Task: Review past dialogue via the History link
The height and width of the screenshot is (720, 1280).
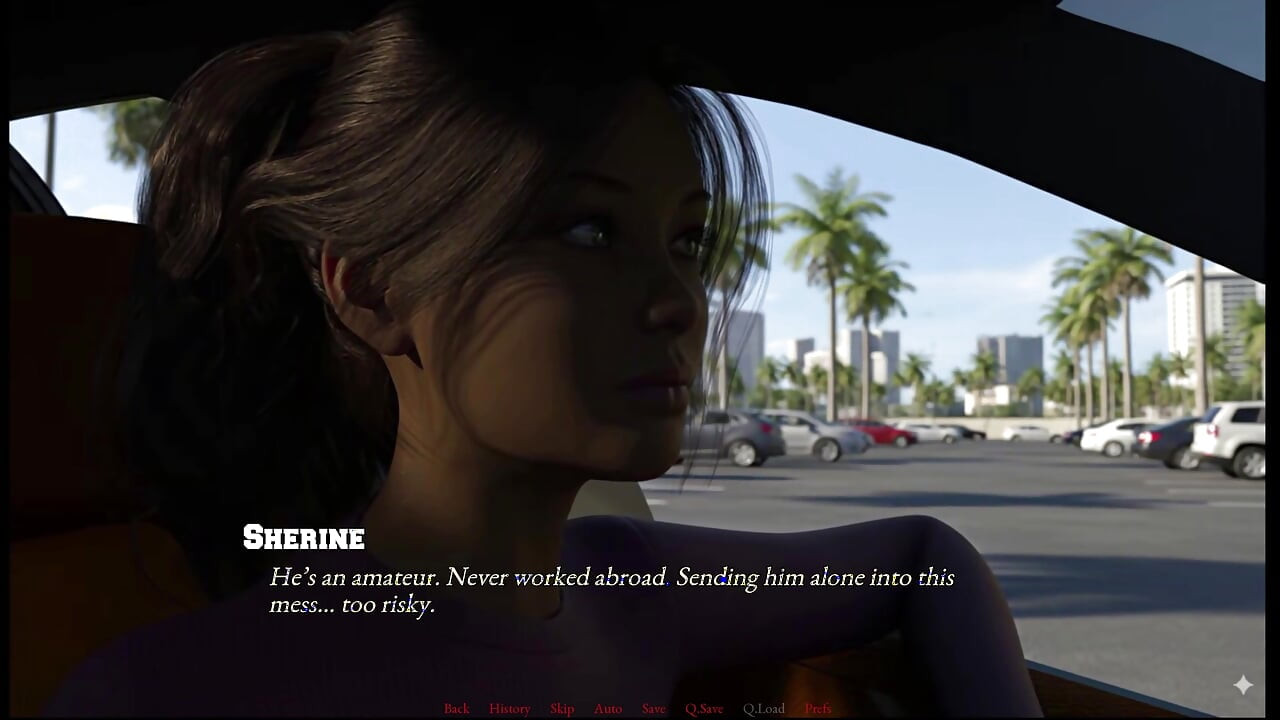Action: coord(509,708)
